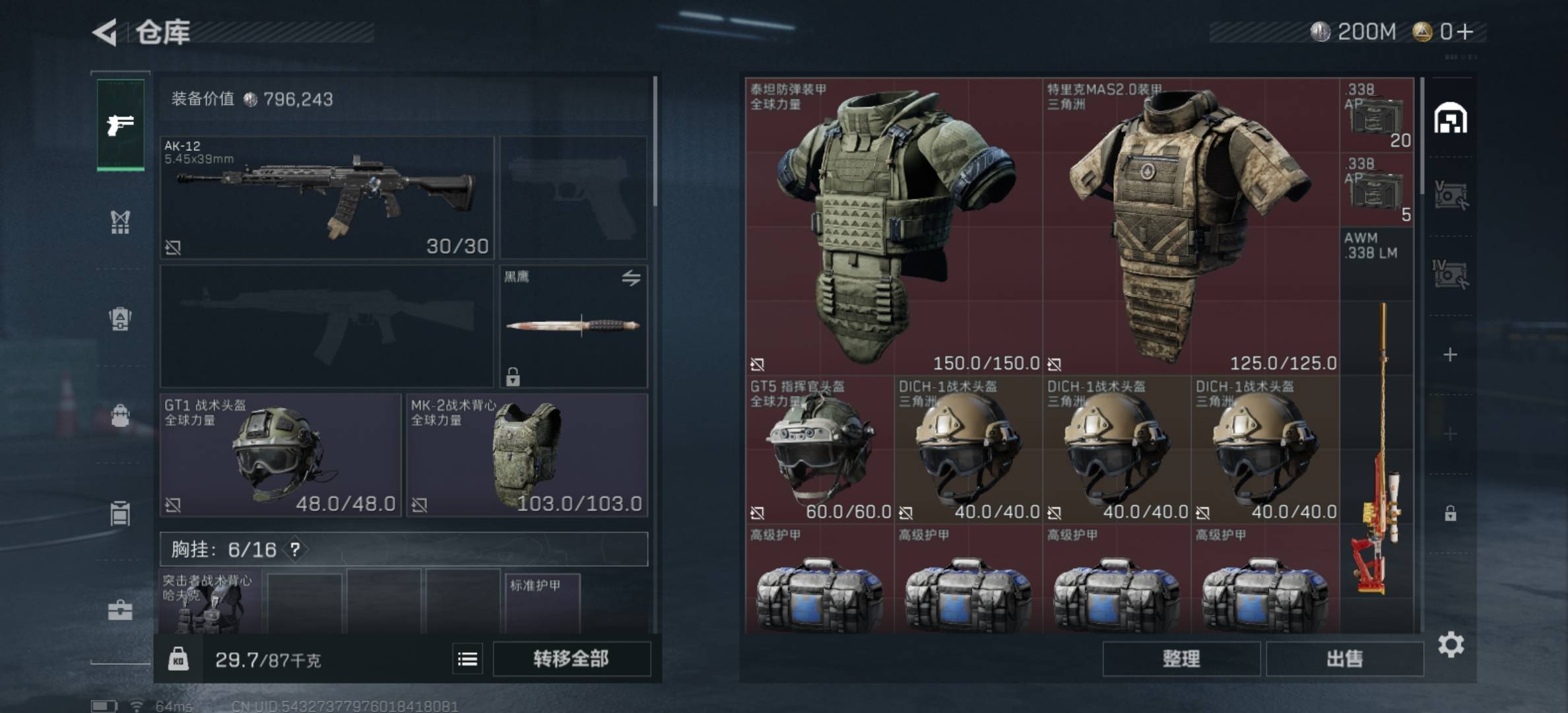The image size is (1568, 713).
Task: Select the equipped MK-2战术背心 armor
Action: (x=527, y=455)
